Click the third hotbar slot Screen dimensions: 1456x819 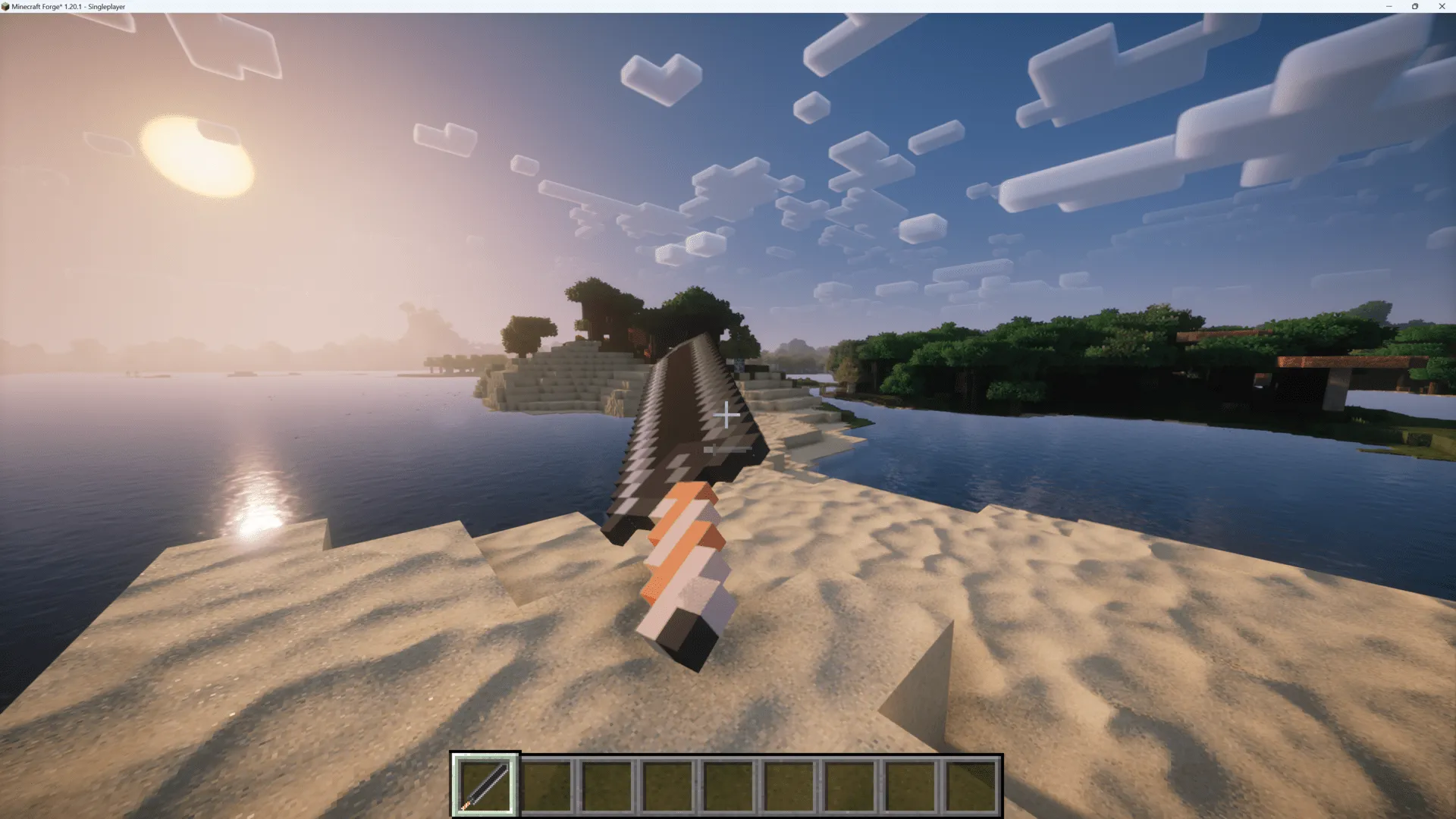[608, 783]
